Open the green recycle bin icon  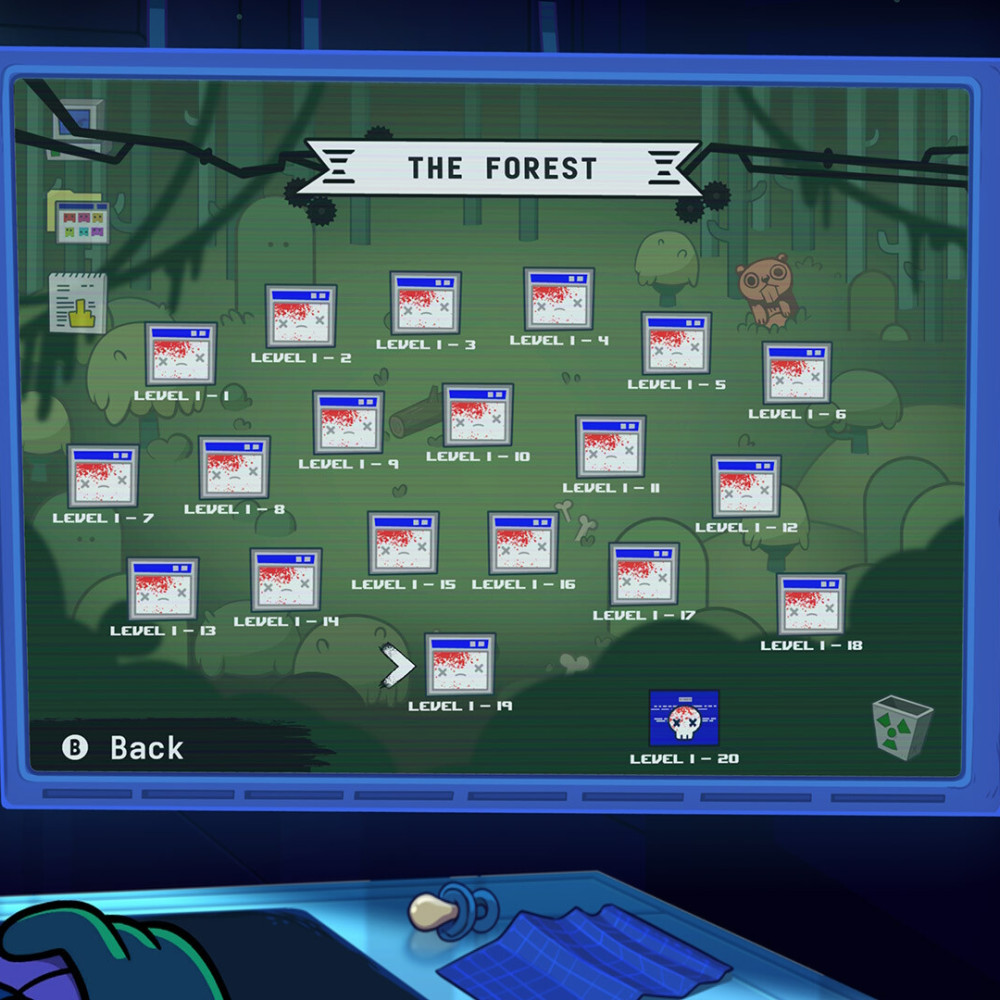coord(902,727)
